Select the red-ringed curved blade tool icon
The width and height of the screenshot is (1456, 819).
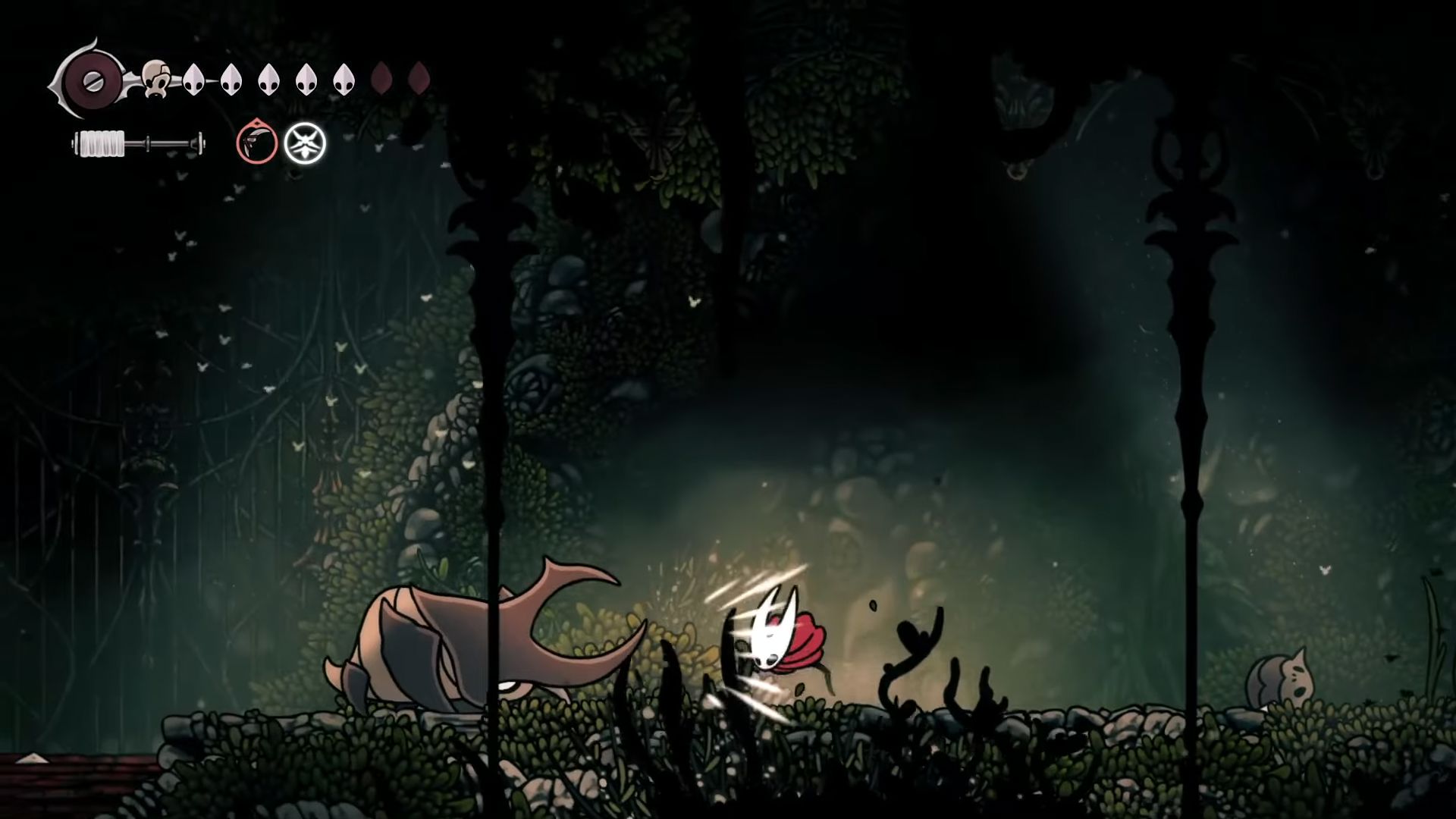pyautogui.click(x=256, y=143)
